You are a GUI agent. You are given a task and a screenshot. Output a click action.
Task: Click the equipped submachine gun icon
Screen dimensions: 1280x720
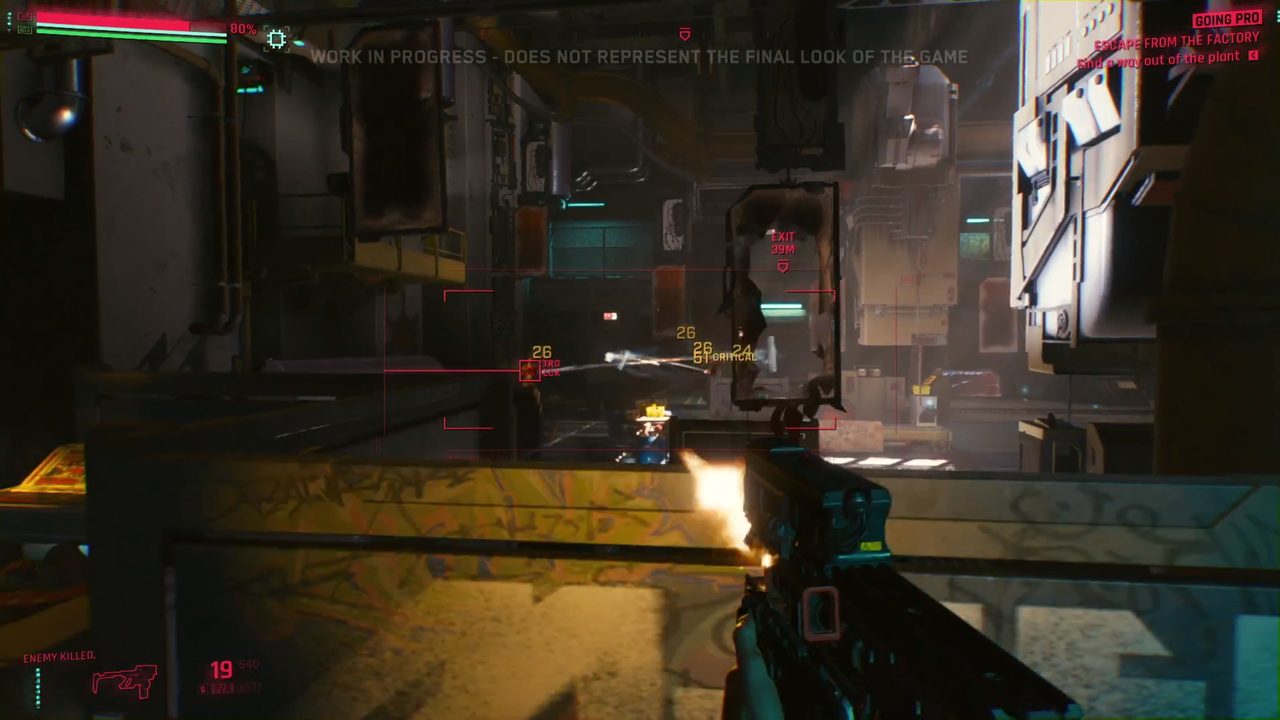pyautogui.click(x=124, y=681)
